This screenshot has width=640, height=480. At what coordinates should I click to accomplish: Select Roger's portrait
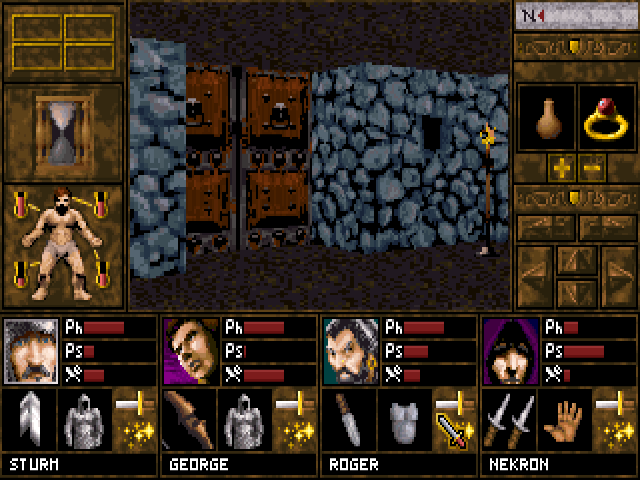coord(351,352)
